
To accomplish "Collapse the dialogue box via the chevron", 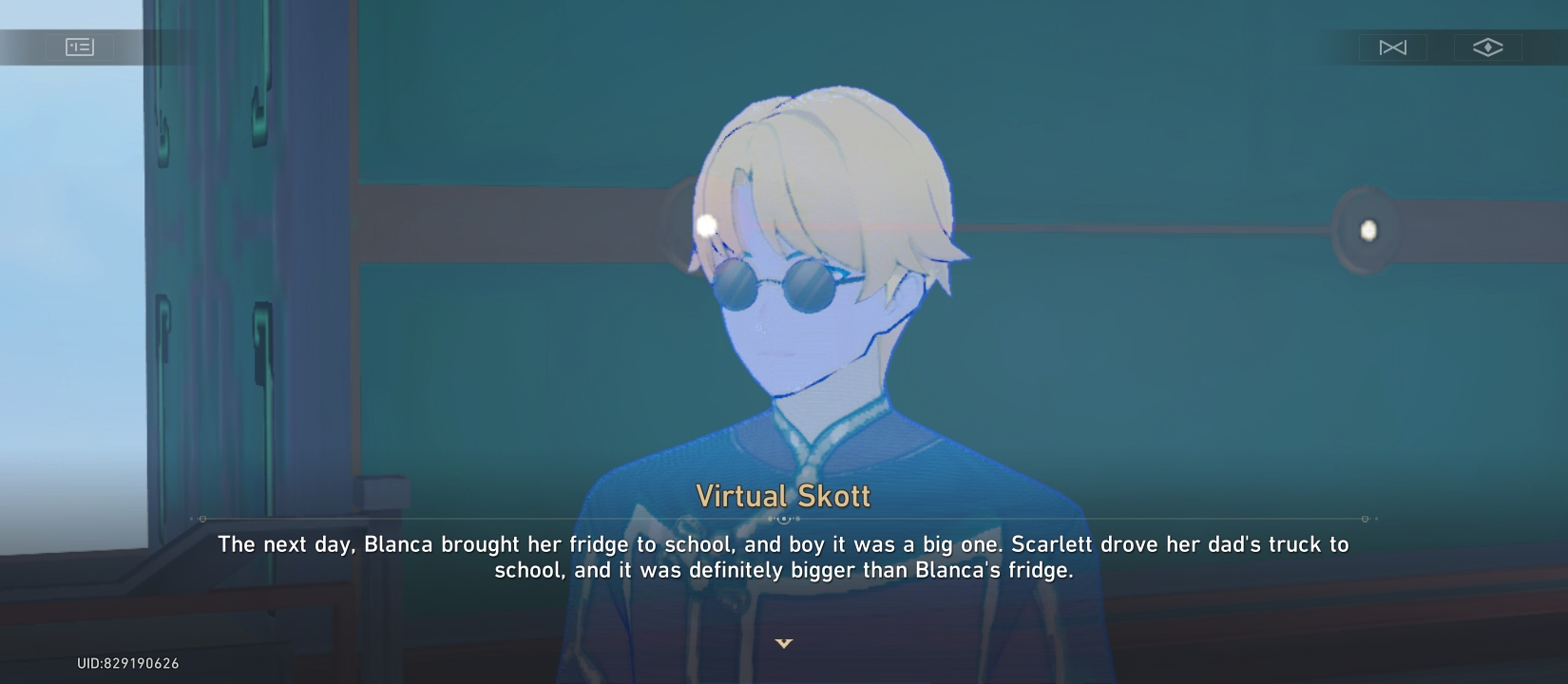I will [x=784, y=643].
